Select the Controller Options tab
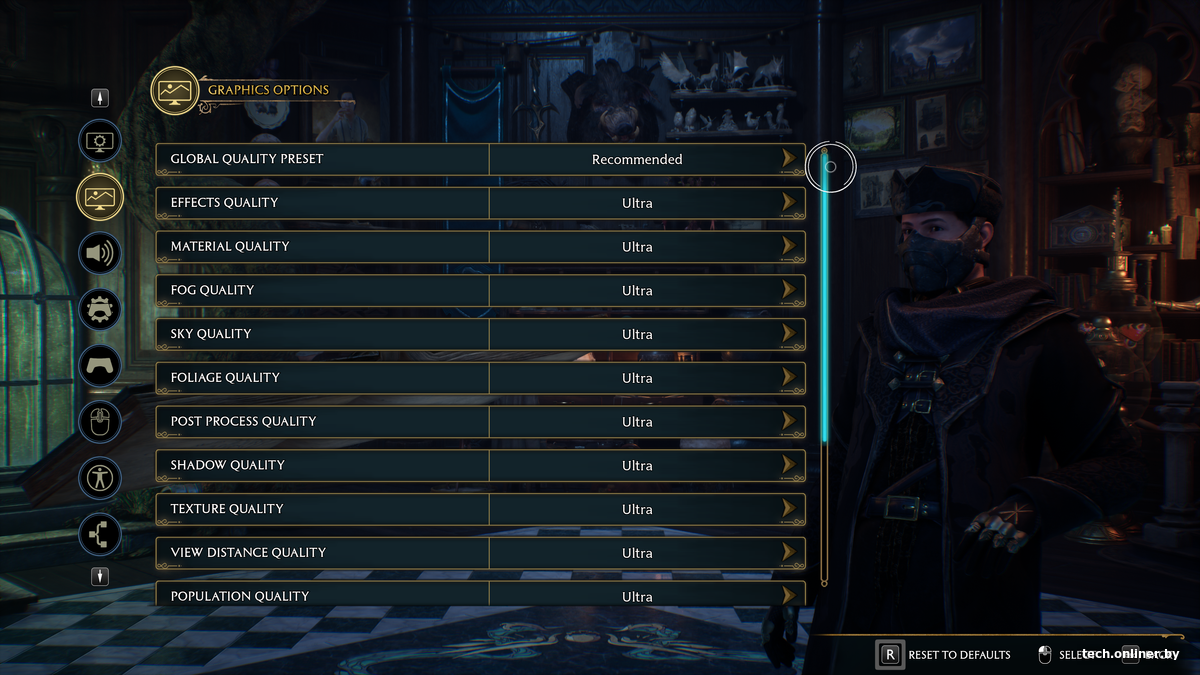Viewport: 1200px width, 675px height. [x=100, y=365]
